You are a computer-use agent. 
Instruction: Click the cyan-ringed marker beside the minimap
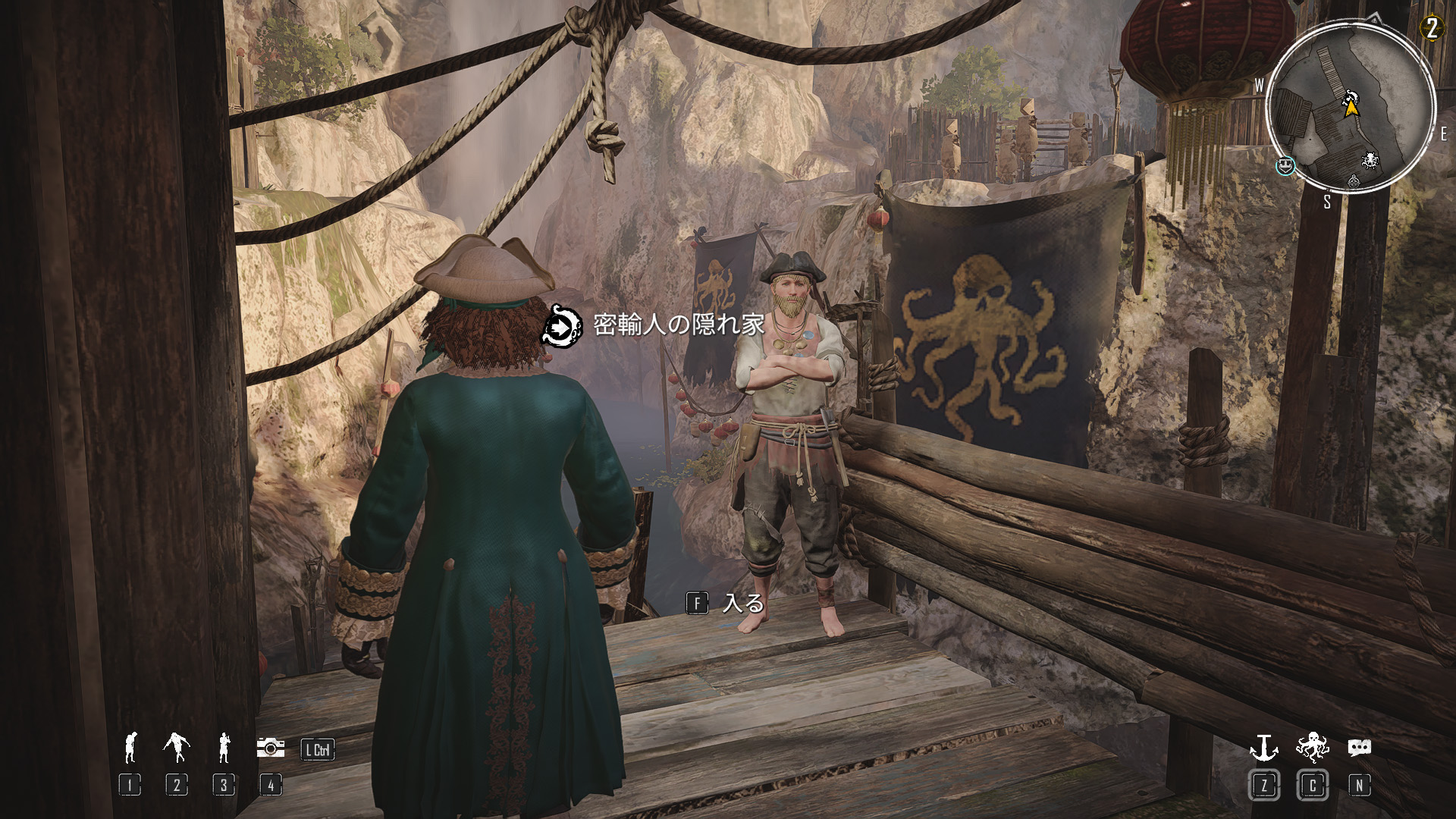pyautogui.click(x=1285, y=165)
